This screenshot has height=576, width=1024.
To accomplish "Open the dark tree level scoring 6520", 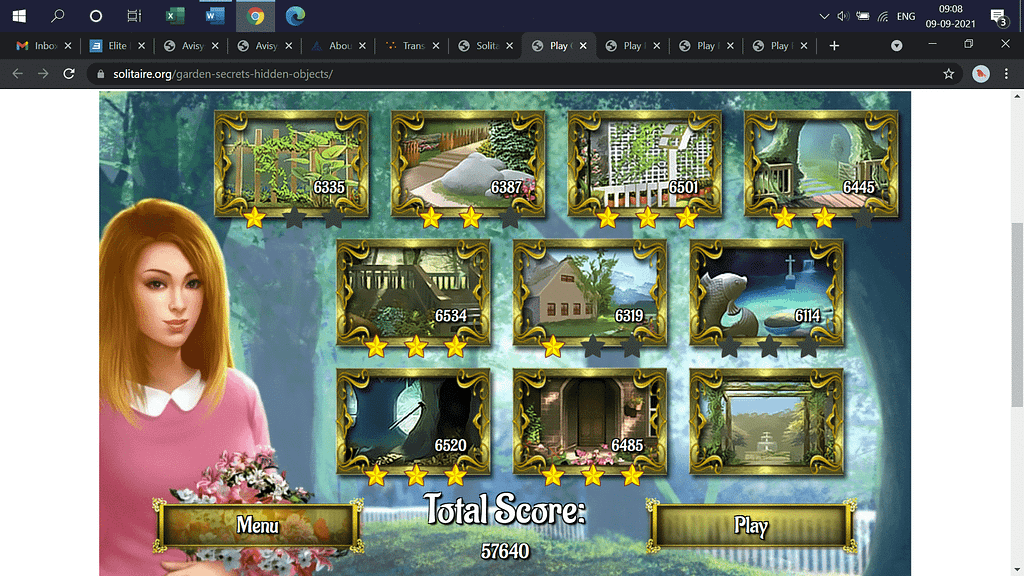I will (x=413, y=421).
